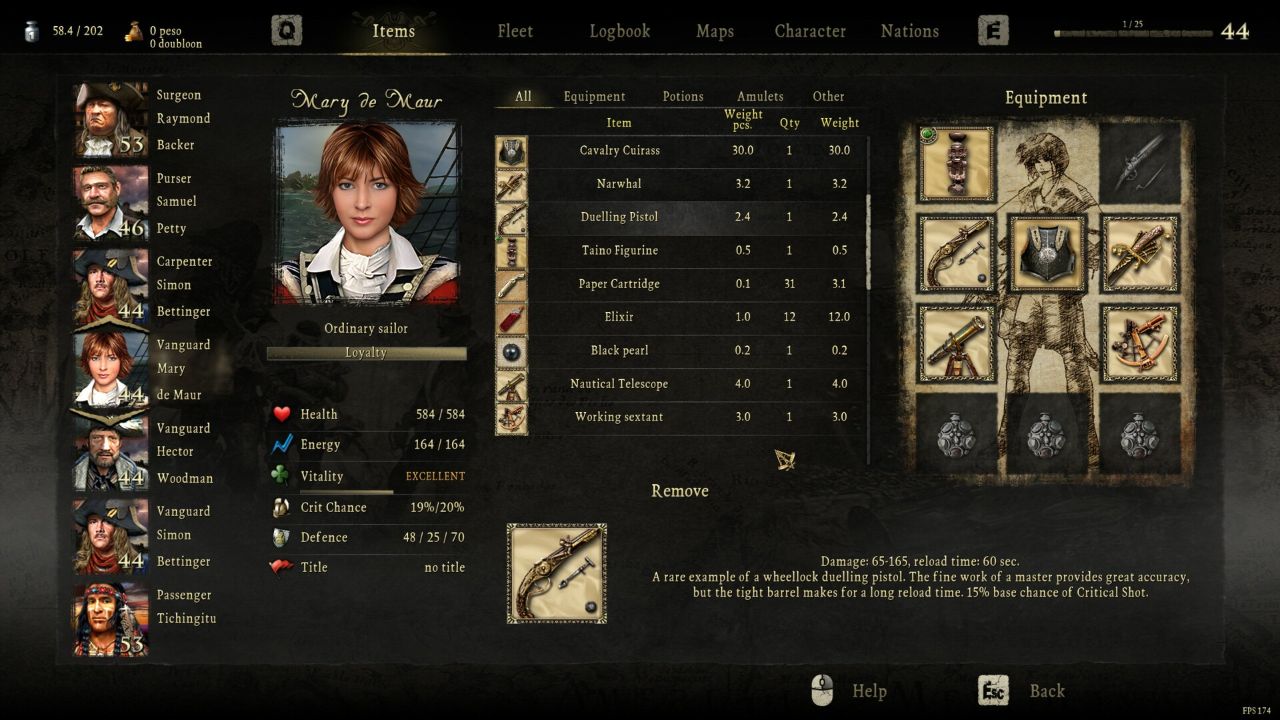The width and height of the screenshot is (1280, 720).
Task: Switch to the Potions tab
Action: click(683, 96)
